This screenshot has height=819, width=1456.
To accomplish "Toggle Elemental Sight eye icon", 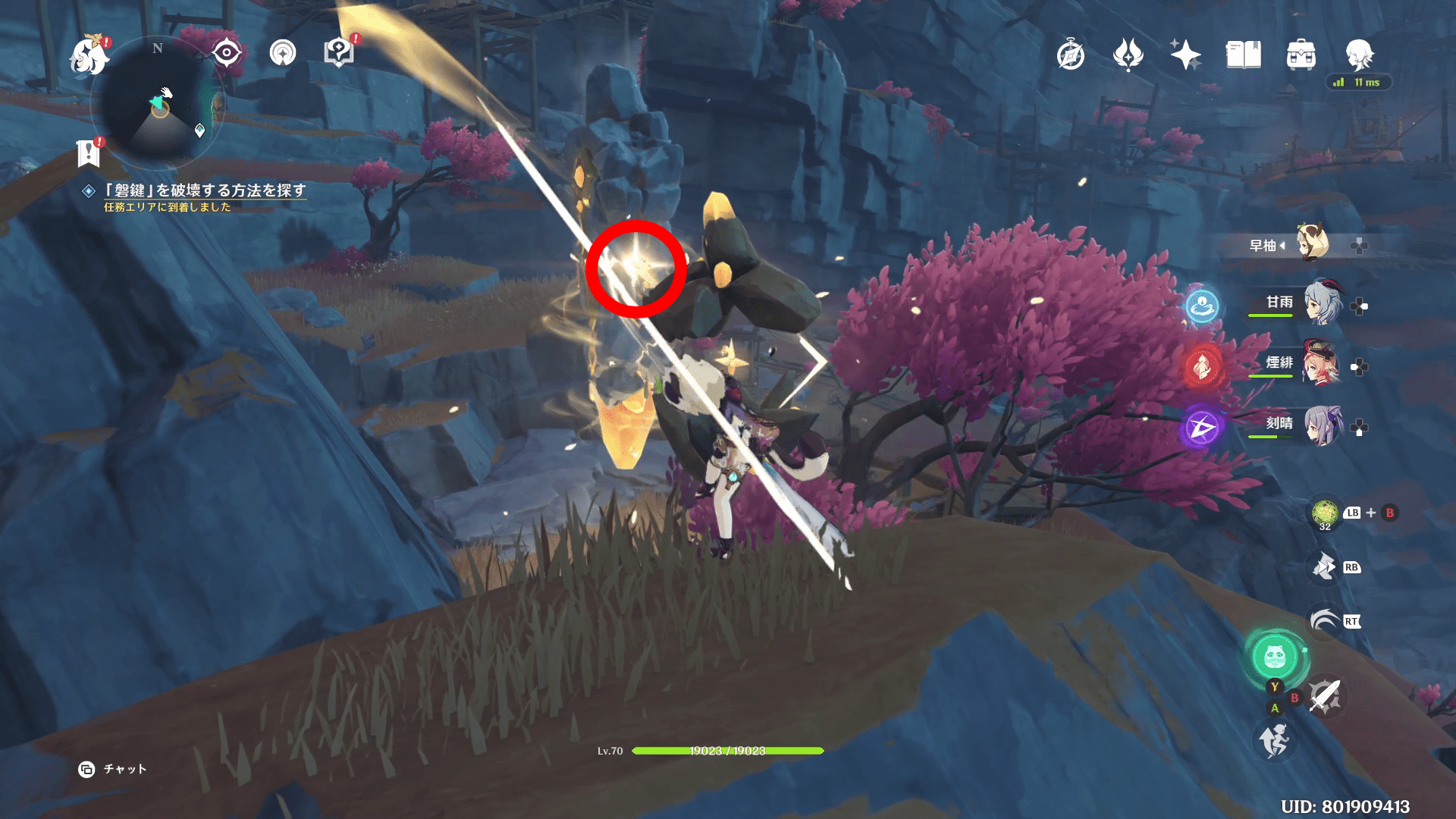I will click(227, 53).
